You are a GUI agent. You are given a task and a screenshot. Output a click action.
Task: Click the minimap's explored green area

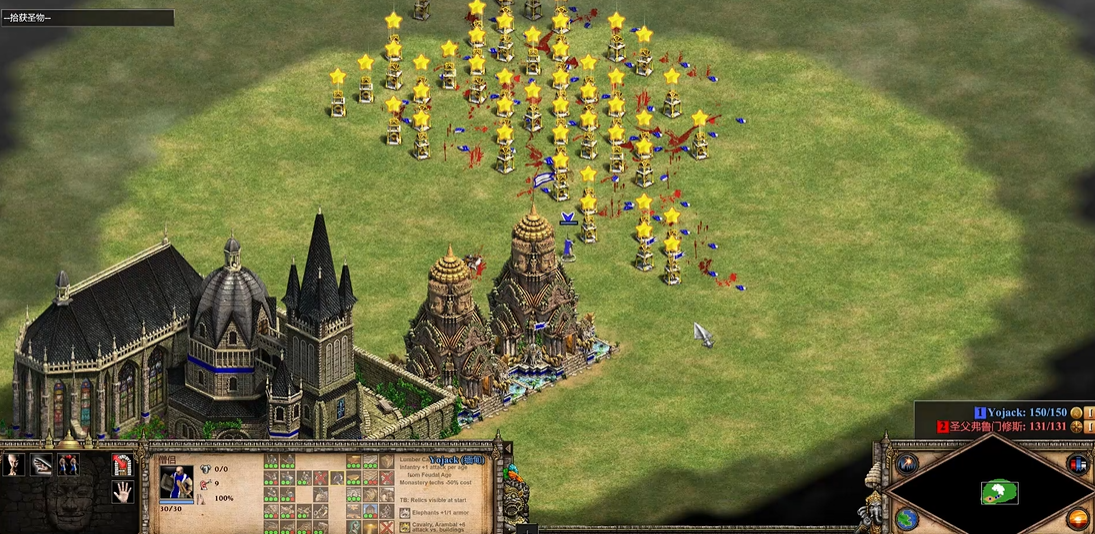999,492
